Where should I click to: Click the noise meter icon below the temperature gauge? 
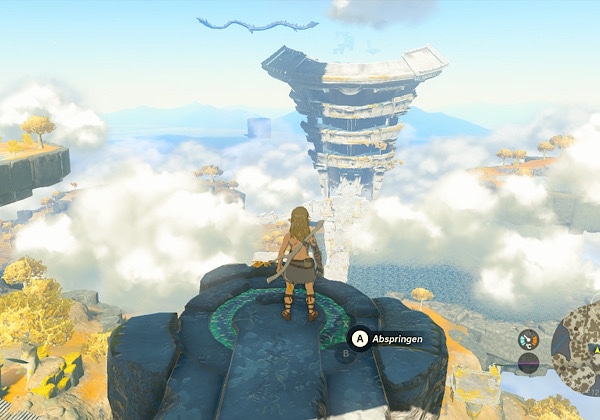coord(528,363)
